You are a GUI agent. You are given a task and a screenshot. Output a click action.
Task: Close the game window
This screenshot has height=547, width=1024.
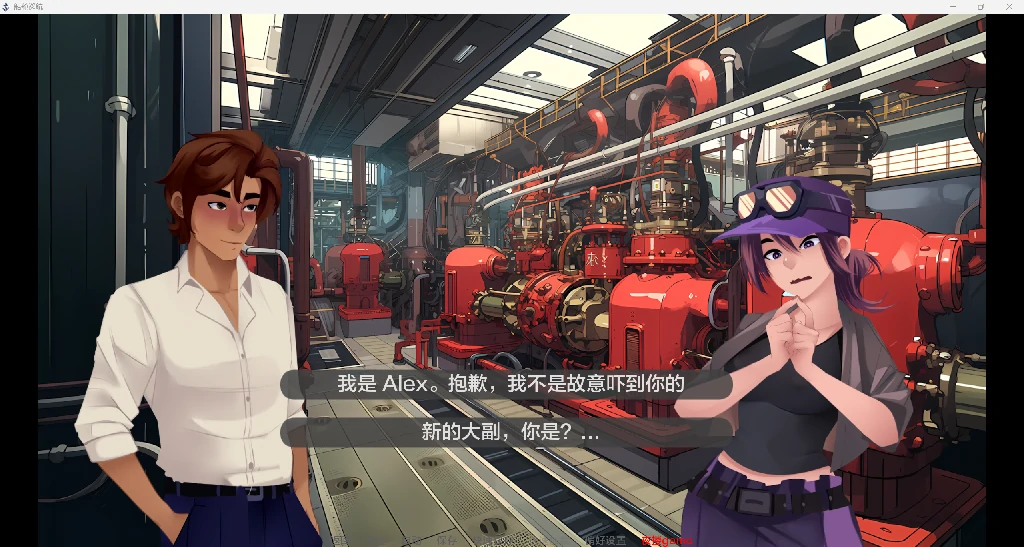[x=1007, y=6]
